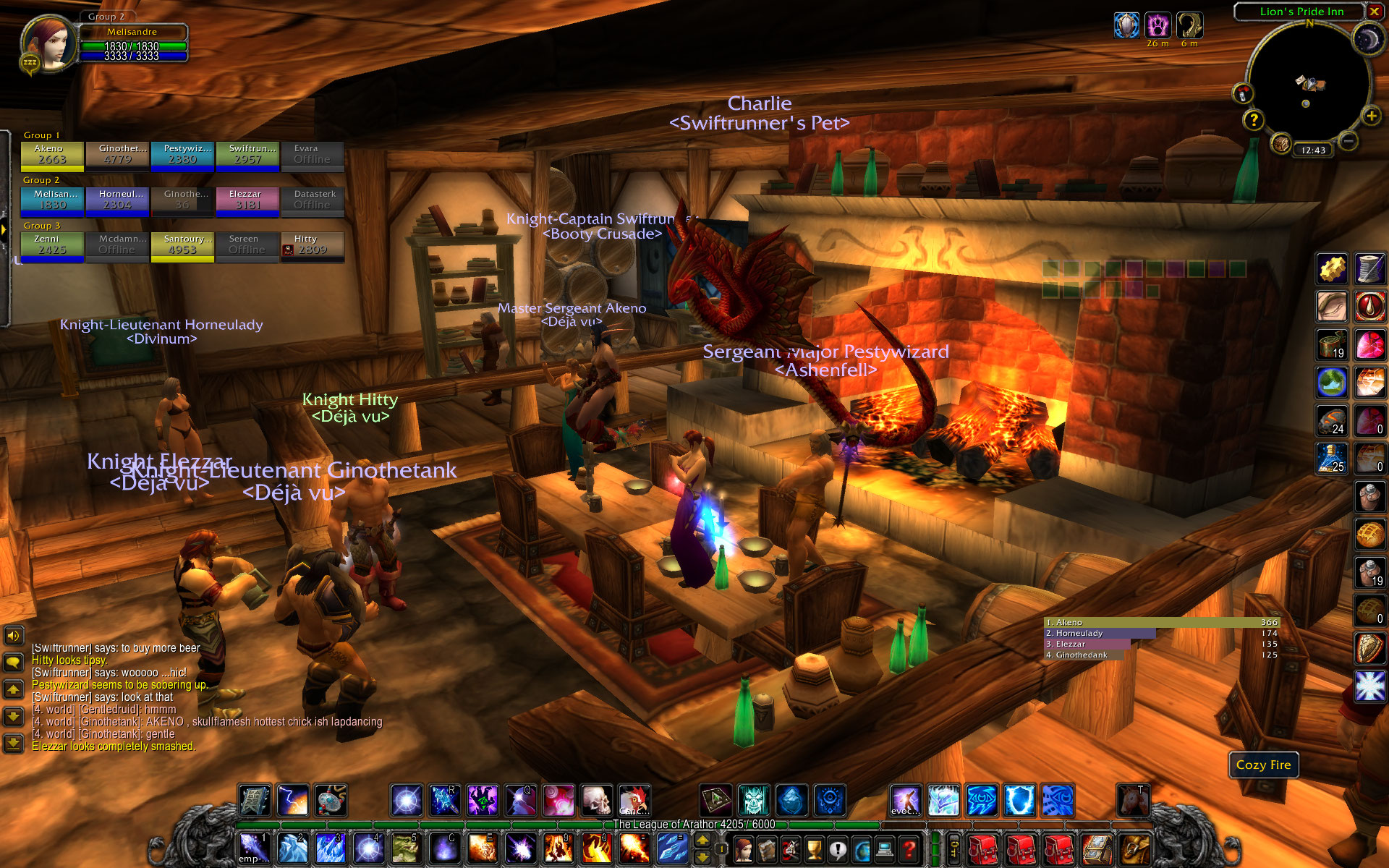Viewport: 1389px width, 868px height.
Task: Click the paw print buff icon
Action: 1157,25
